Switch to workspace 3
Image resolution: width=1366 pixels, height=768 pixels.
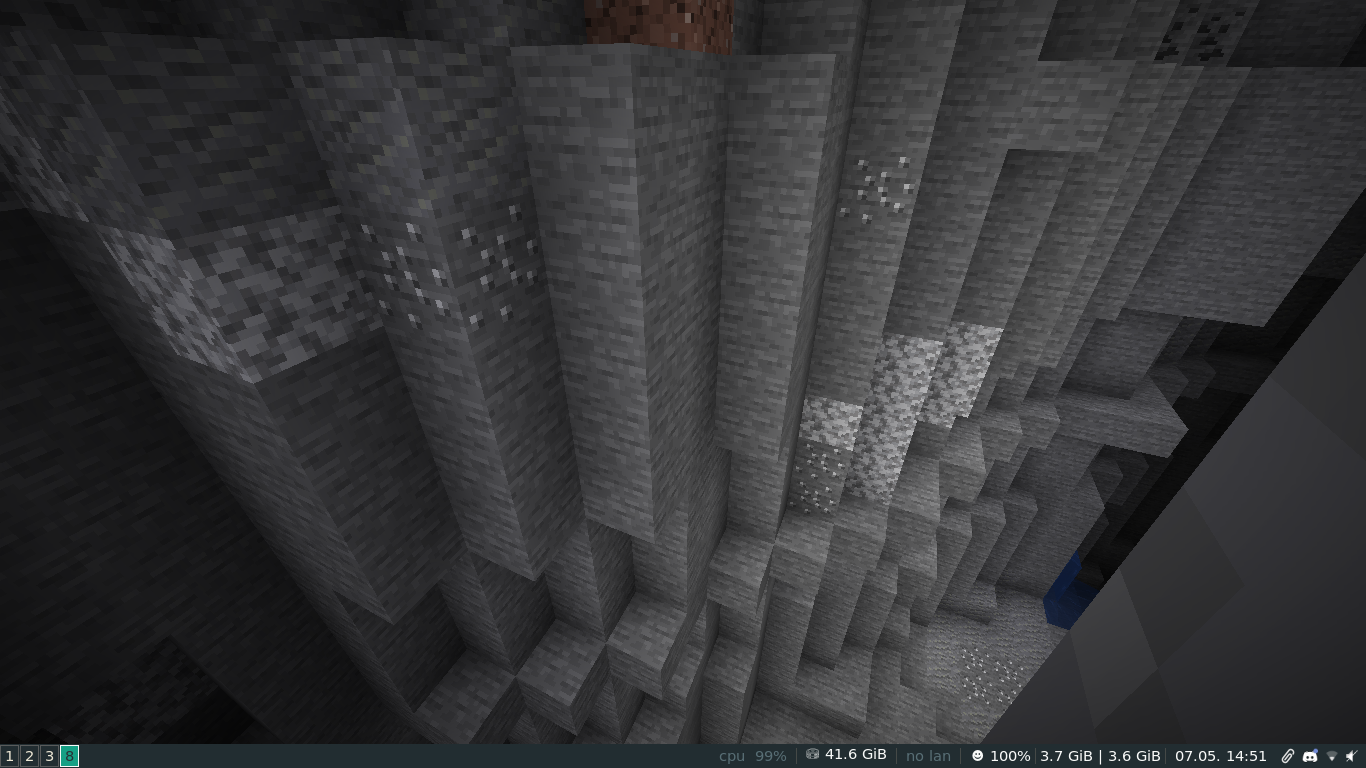[x=48, y=756]
